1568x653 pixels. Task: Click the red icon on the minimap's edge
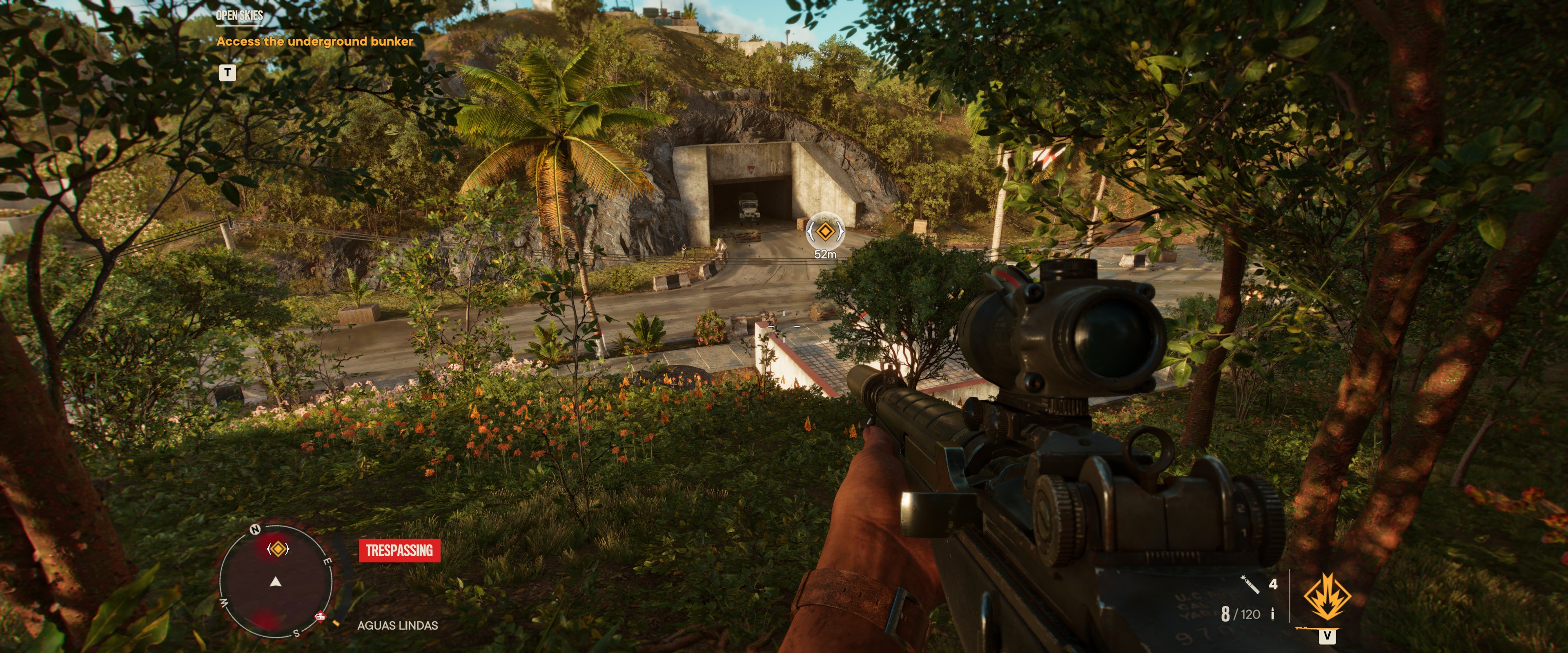(320, 617)
